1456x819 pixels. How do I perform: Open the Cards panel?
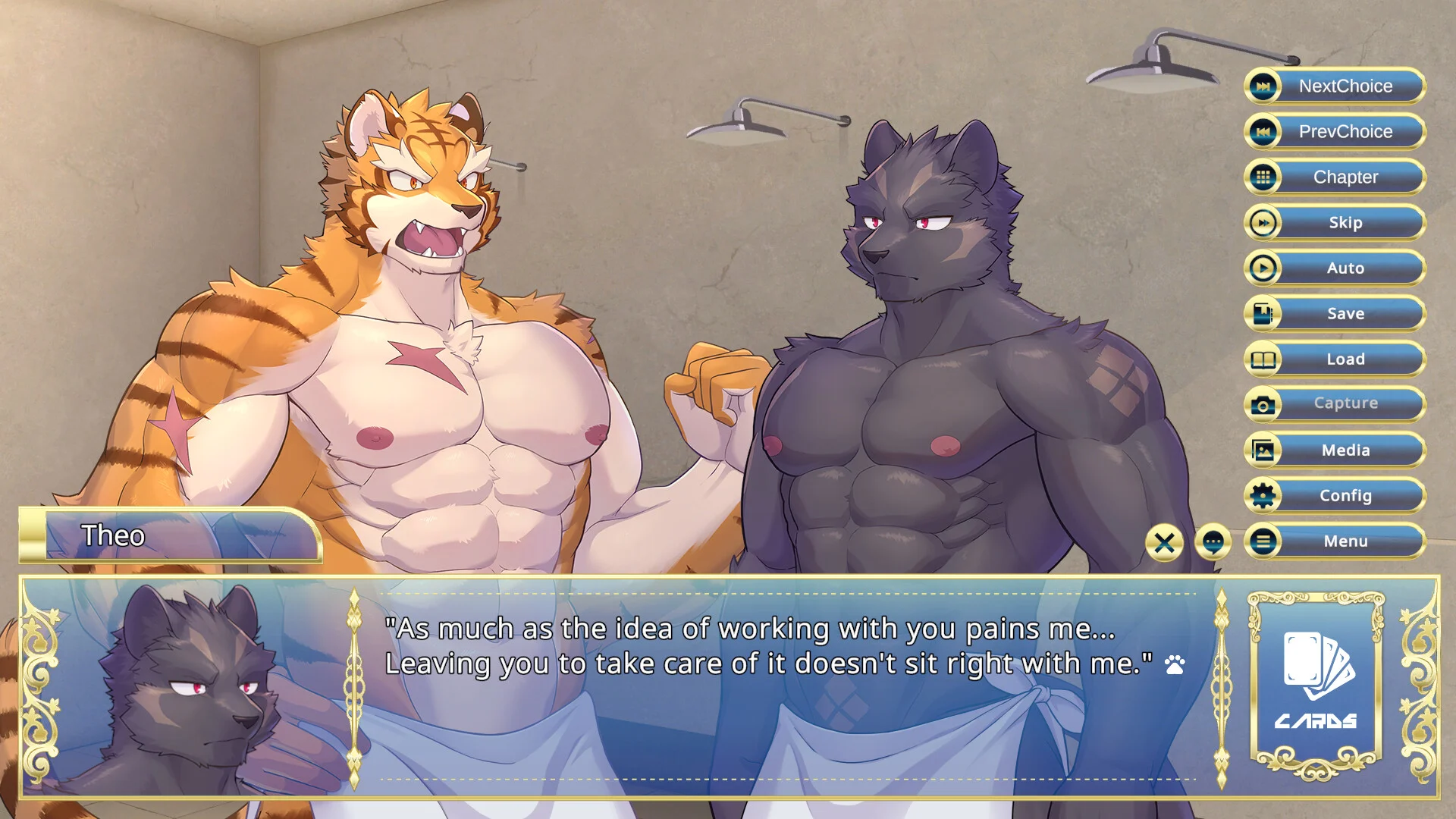1316,682
